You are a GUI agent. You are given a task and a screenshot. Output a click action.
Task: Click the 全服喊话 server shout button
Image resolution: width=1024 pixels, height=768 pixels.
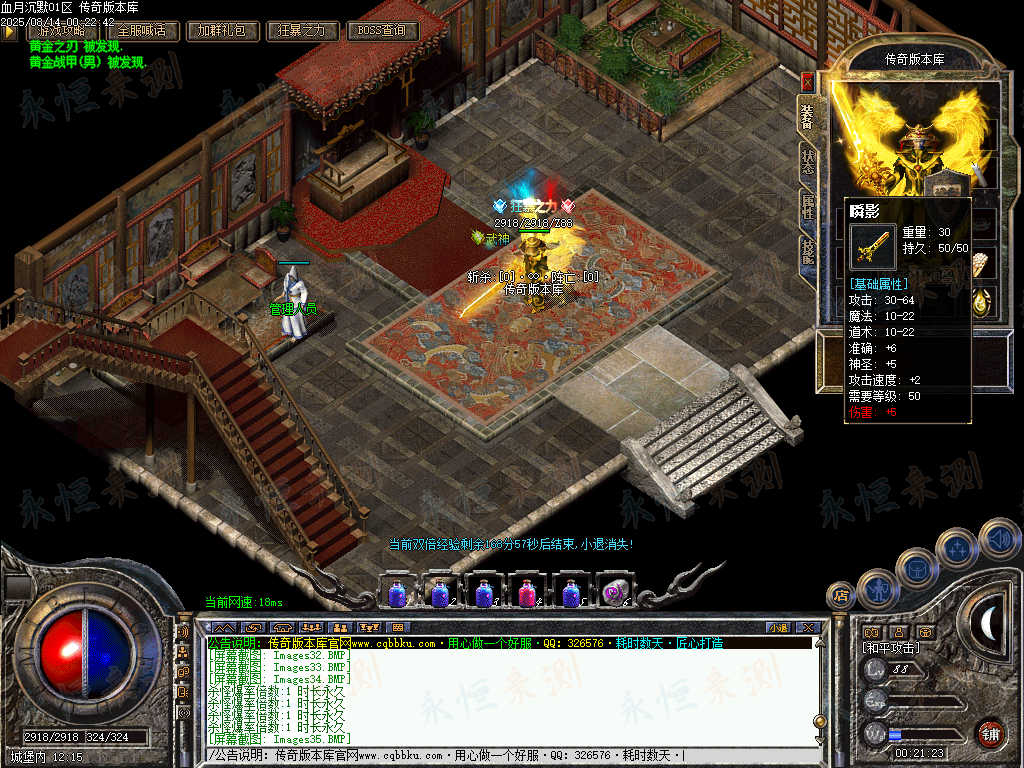(x=142, y=31)
